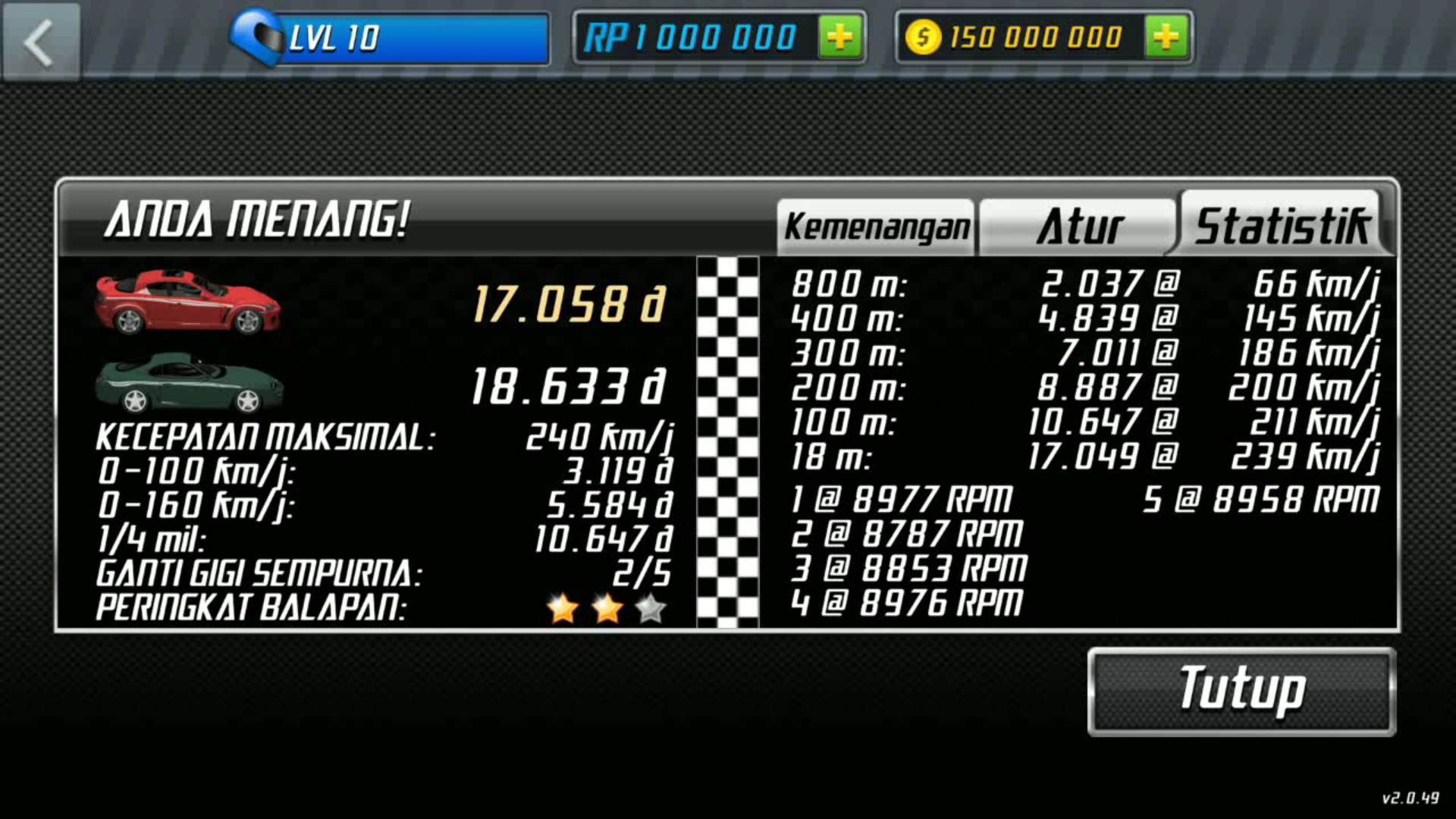
Task: Click the second gold star rating
Action: pos(607,607)
